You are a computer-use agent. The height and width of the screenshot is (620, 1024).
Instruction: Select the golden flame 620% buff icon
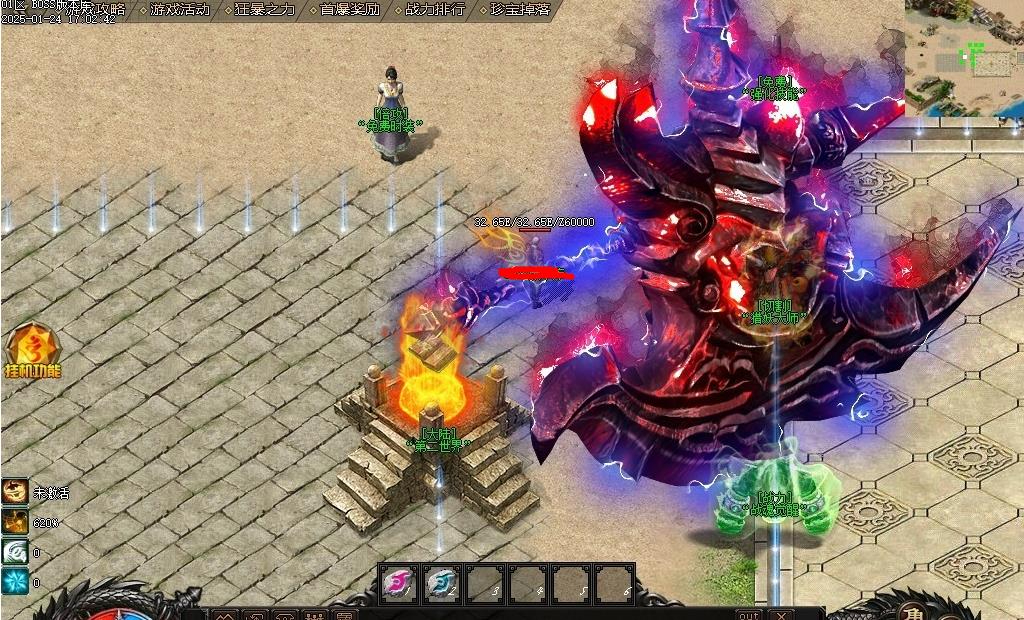[15, 521]
